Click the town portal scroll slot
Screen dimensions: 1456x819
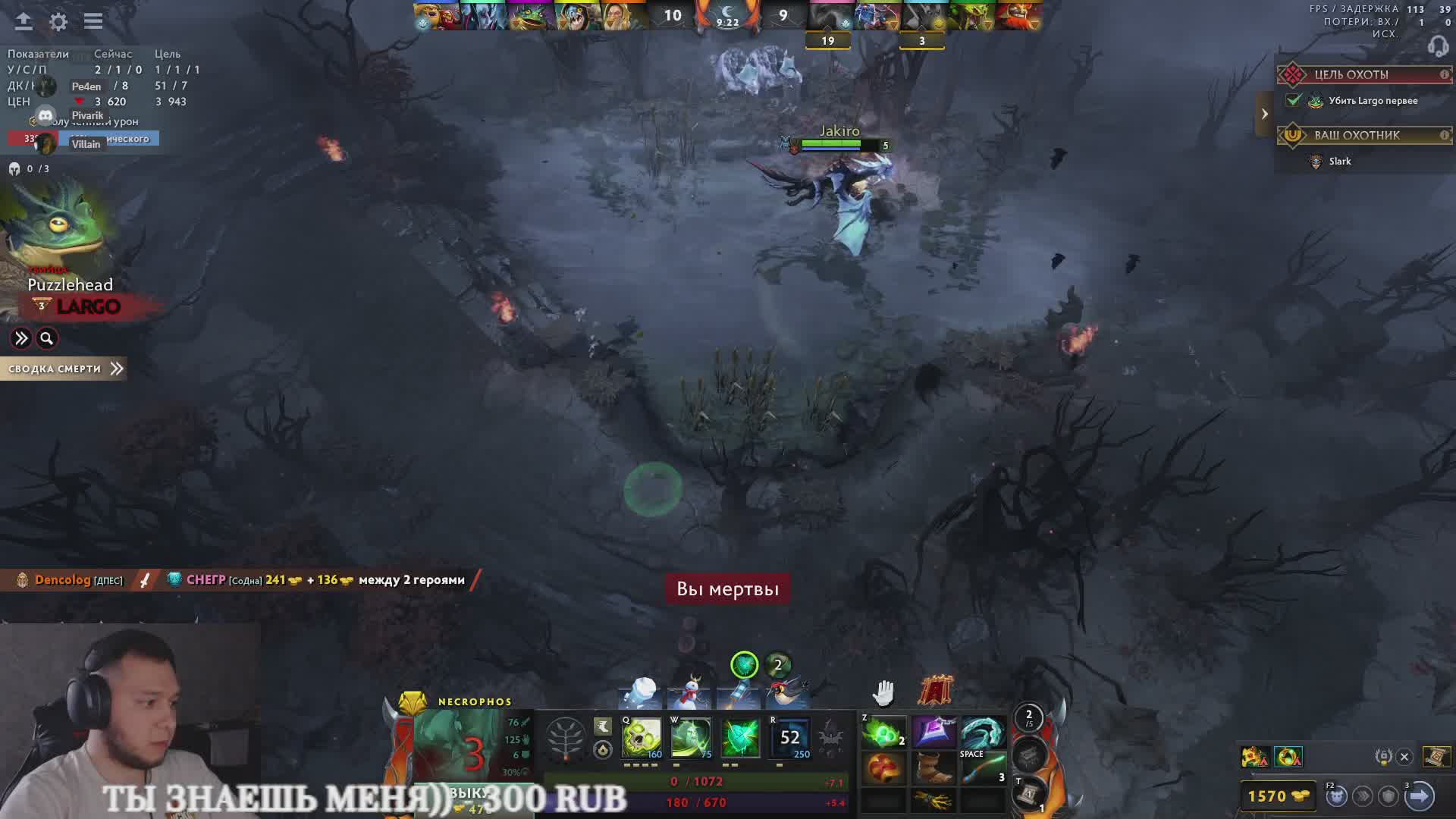1028,794
